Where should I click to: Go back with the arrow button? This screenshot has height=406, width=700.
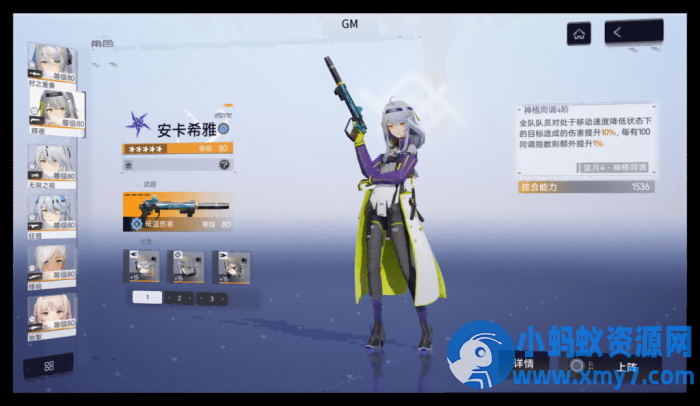pyautogui.click(x=634, y=33)
